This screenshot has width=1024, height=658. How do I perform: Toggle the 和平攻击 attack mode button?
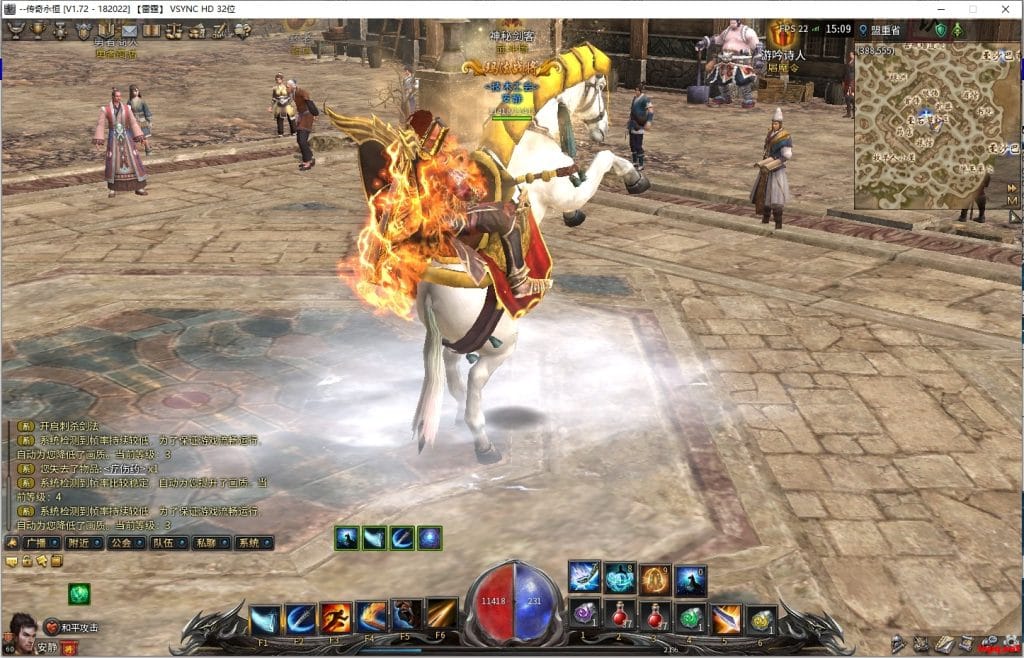(75, 628)
